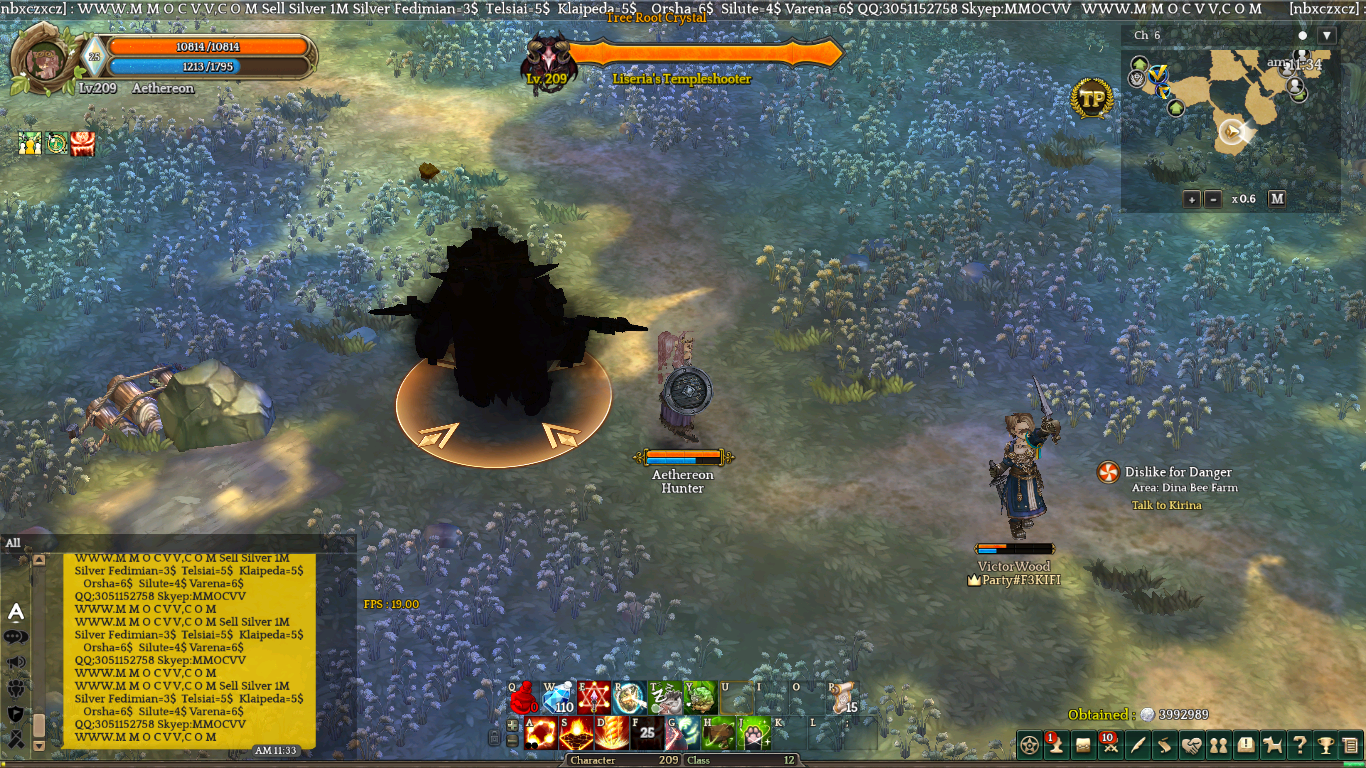Viewport: 1366px width, 768px height.
Task: Cast the fire floor skill in slot S
Action: coord(575,733)
